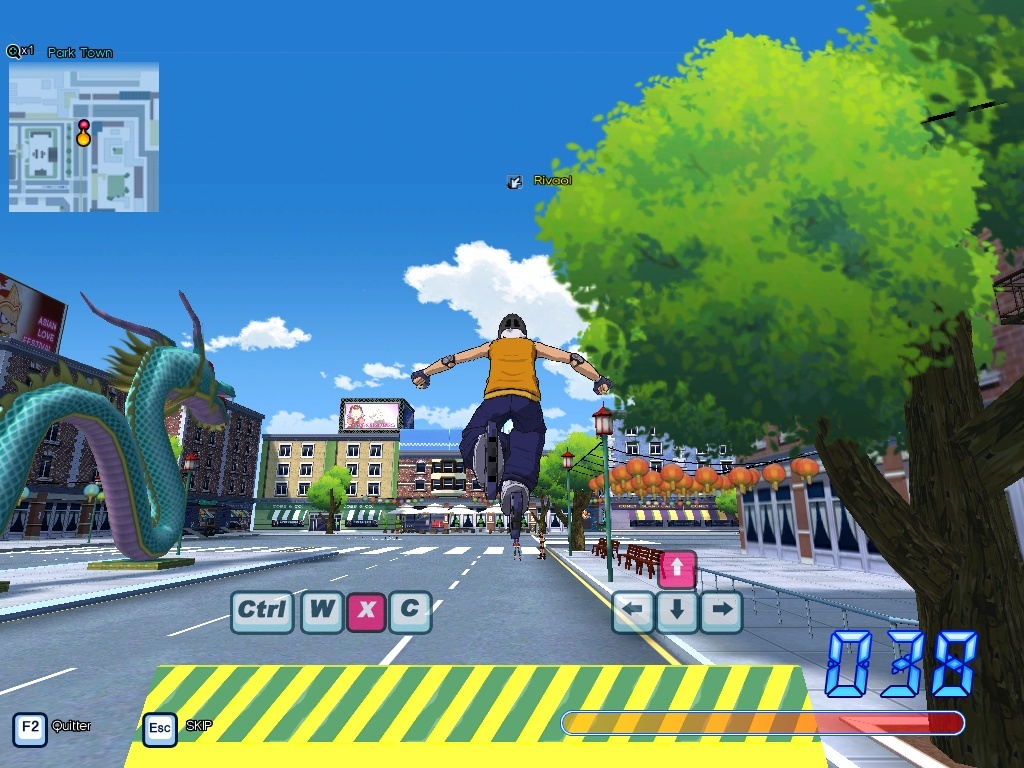This screenshot has width=1024, height=768.
Task: Click the minimap magnifier zoom icon
Action: tap(14, 51)
